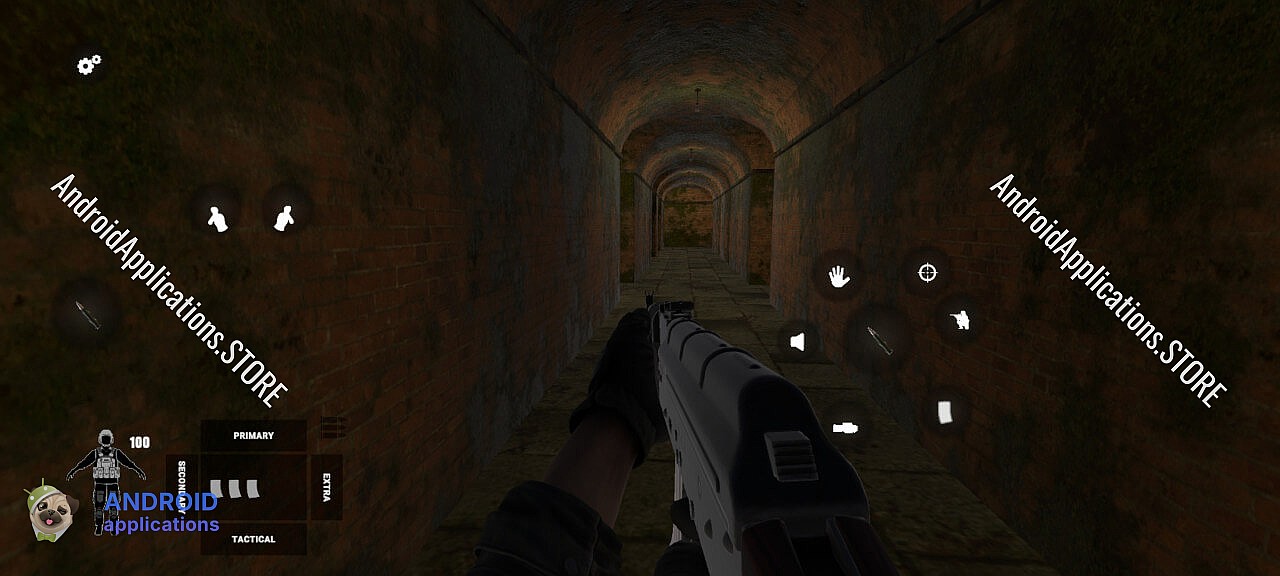Open the settings gear menu
The width and height of the screenshot is (1280, 576).
point(89,66)
